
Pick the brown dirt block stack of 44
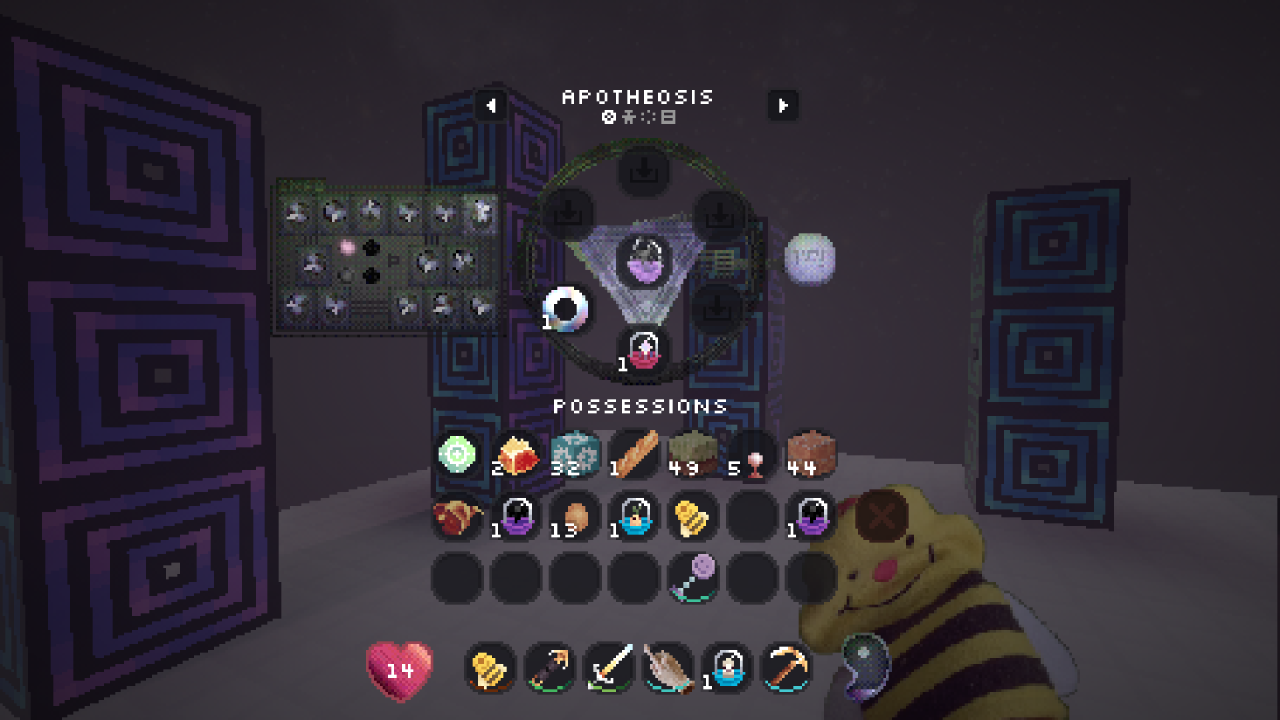811,456
